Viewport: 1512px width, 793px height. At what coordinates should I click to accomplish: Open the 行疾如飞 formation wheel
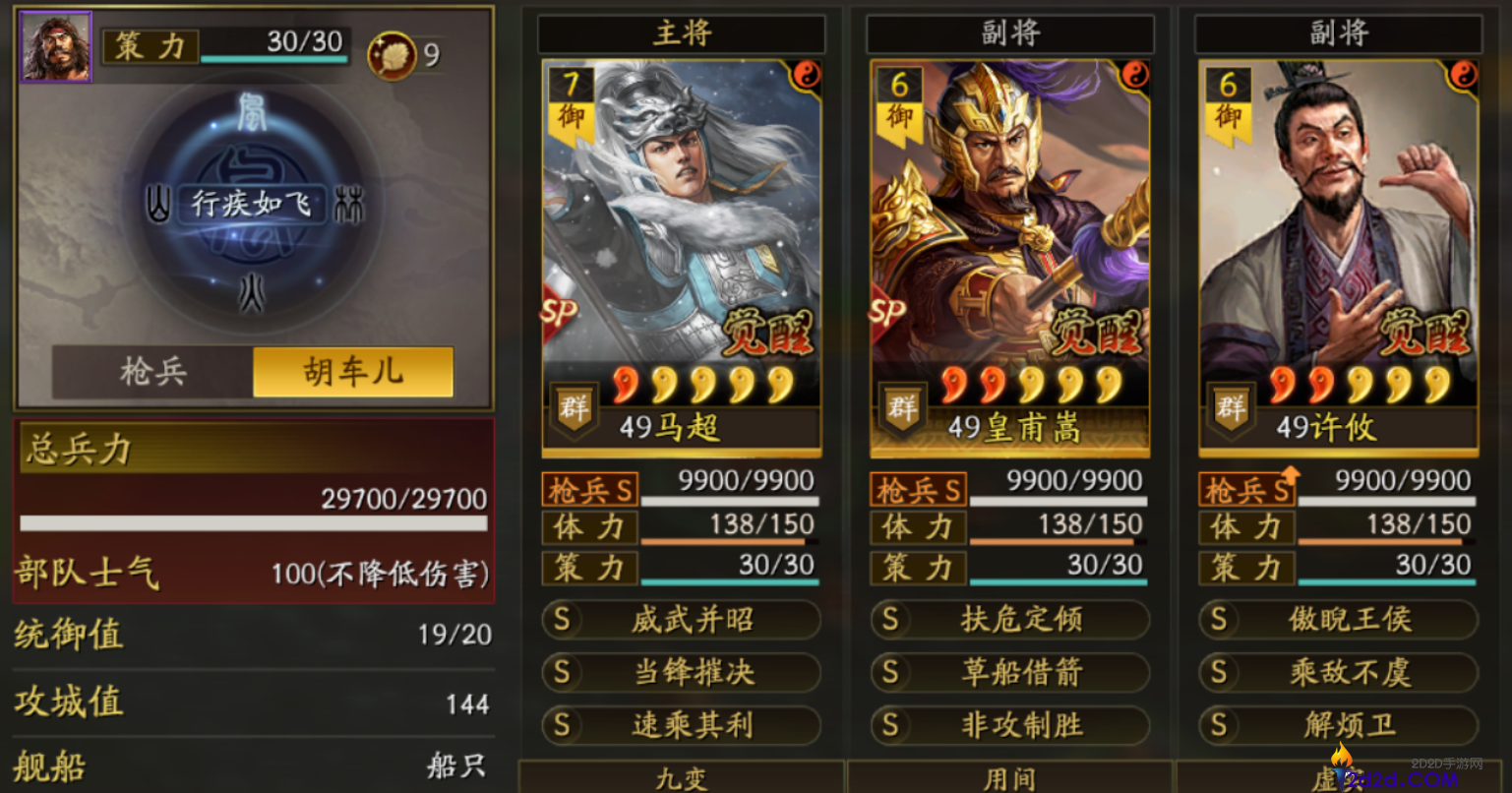click(x=251, y=206)
